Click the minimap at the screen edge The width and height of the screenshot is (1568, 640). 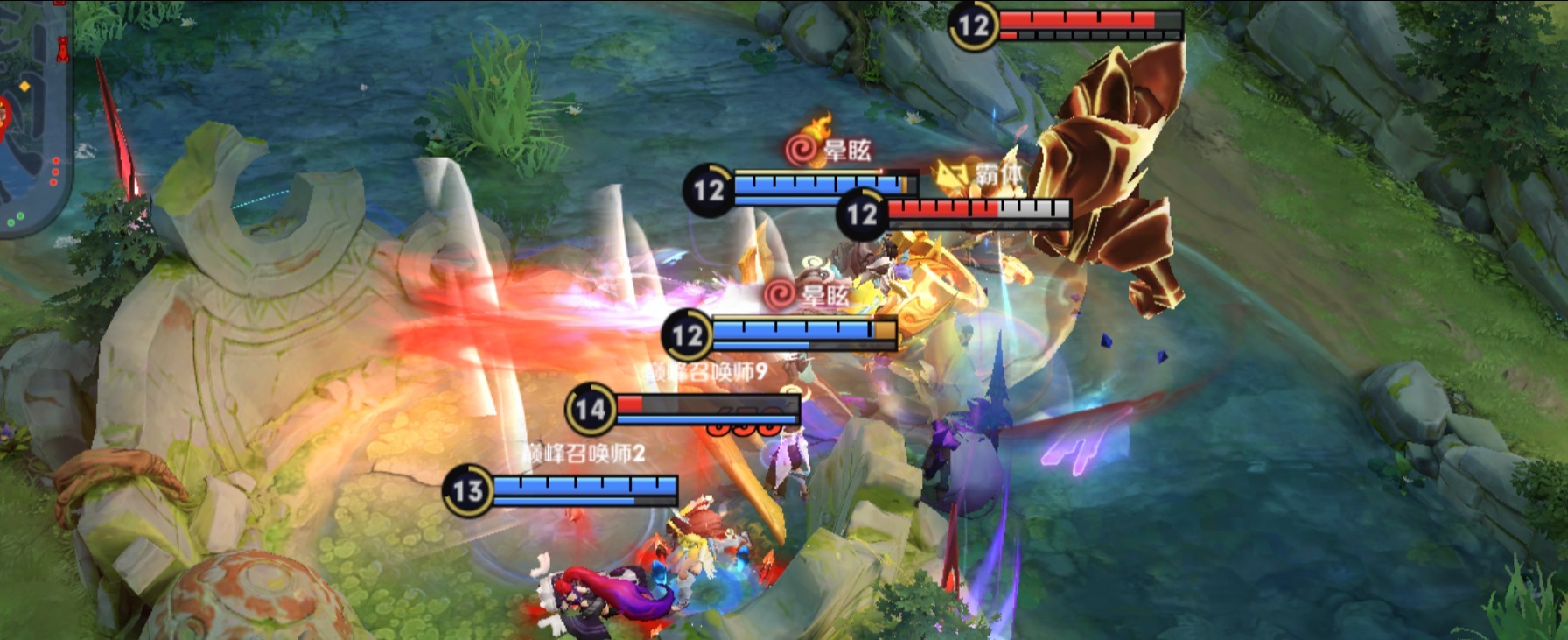click(x=33, y=114)
